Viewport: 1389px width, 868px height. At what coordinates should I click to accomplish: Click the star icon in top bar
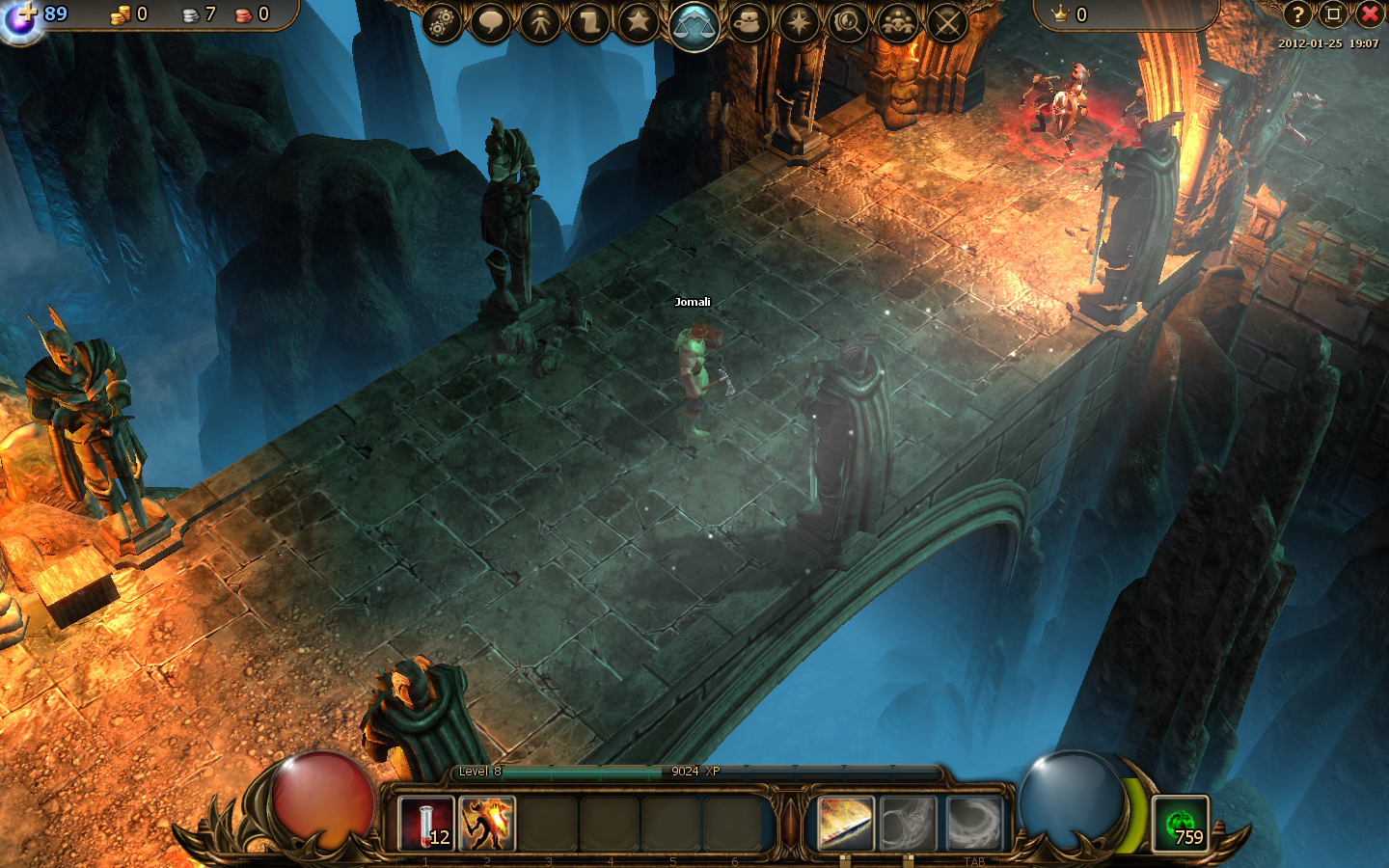click(x=639, y=22)
